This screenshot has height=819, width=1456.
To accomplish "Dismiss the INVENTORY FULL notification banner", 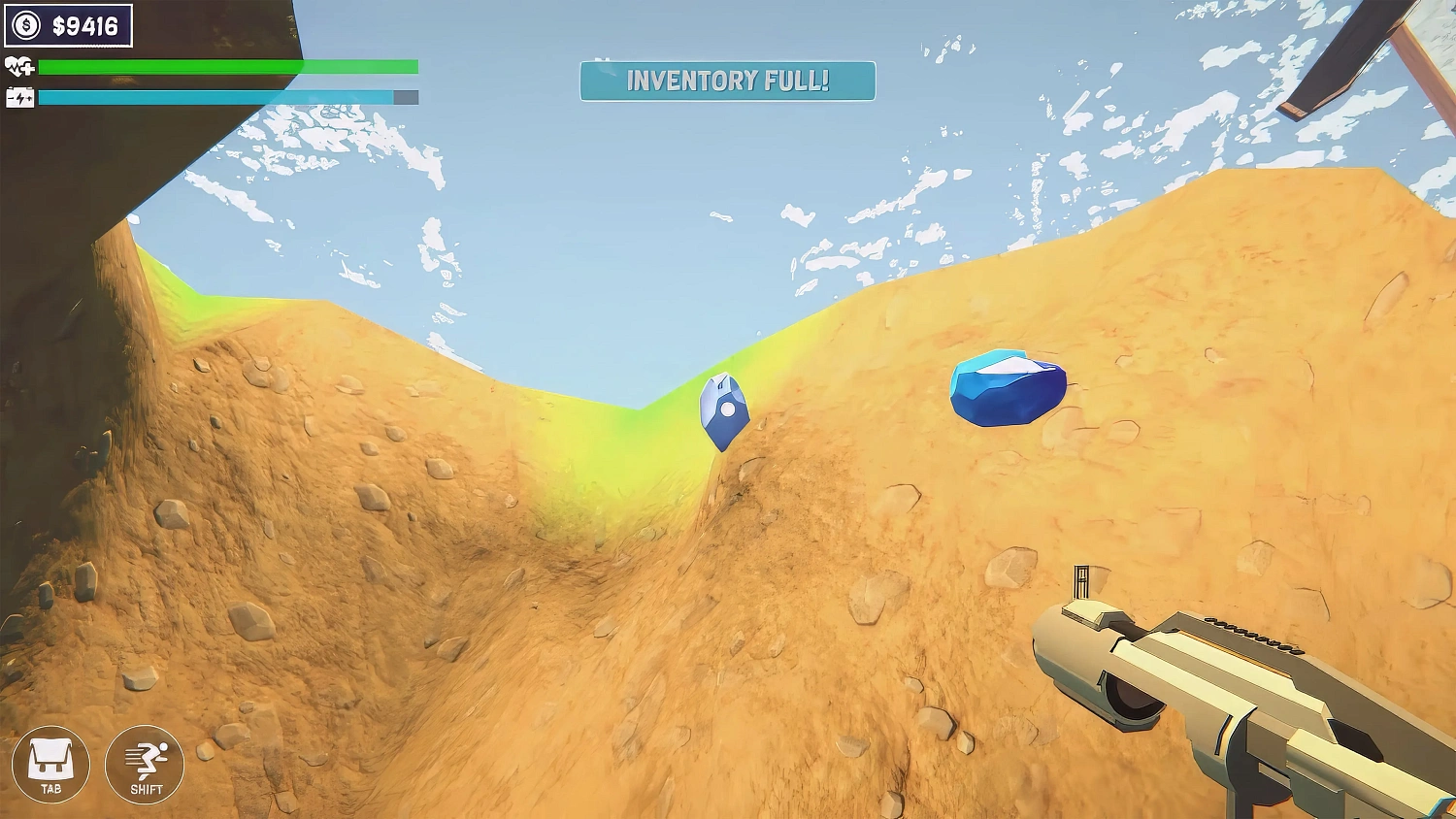I will [727, 82].
